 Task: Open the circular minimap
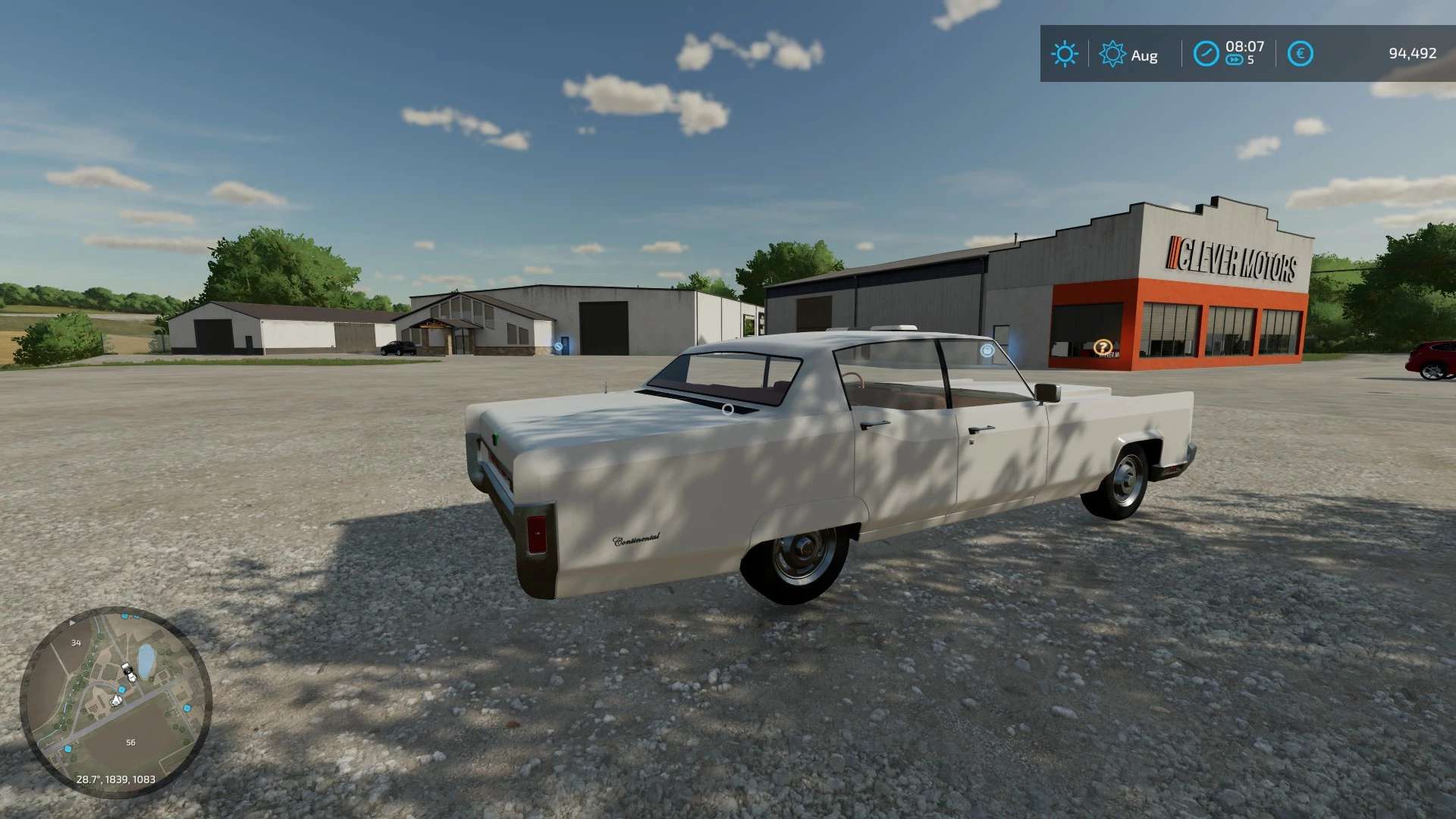click(115, 701)
